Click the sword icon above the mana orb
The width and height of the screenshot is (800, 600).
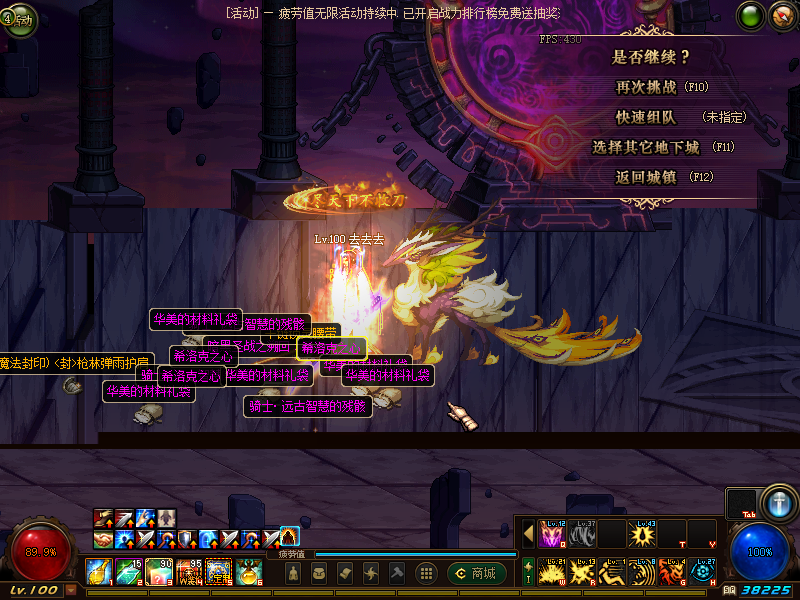[777, 502]
